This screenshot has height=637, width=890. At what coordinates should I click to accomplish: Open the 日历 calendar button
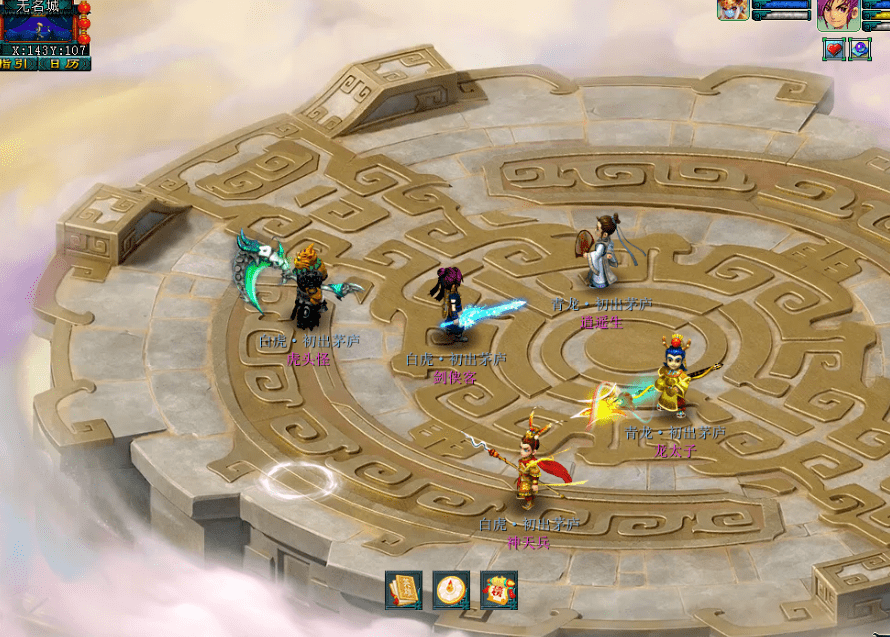64,64
